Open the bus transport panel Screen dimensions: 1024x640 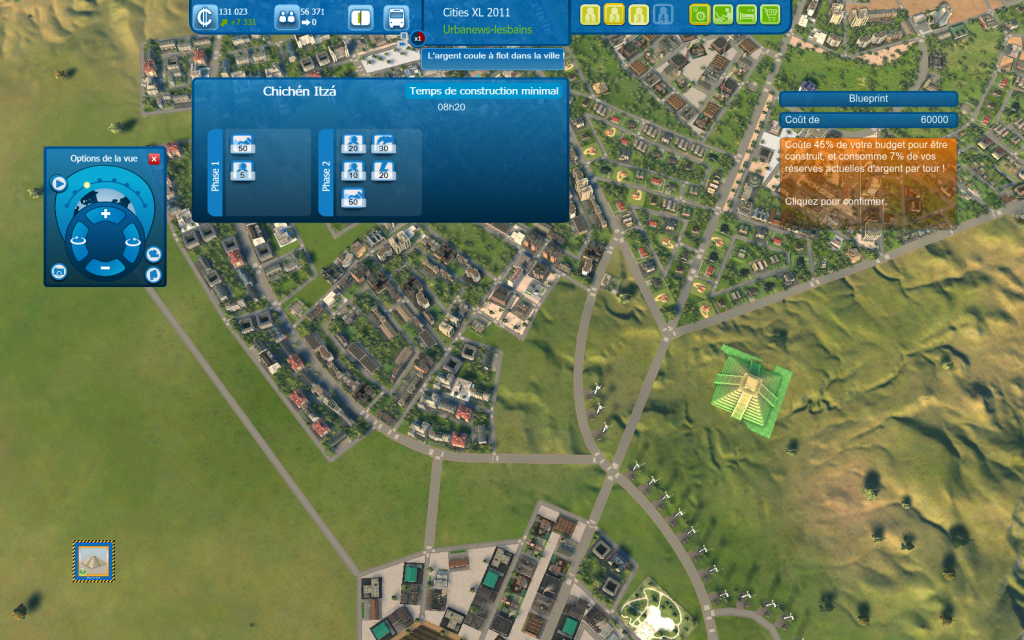[396, 17]
